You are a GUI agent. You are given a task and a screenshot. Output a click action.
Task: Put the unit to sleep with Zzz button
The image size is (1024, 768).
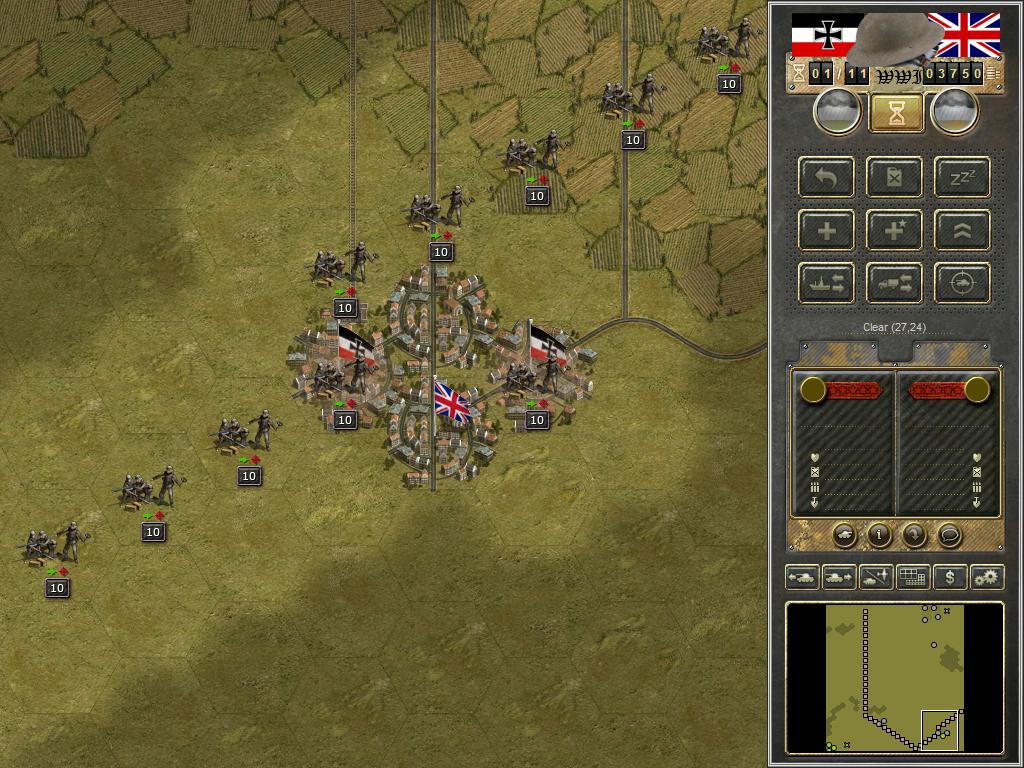click(962, 178)
